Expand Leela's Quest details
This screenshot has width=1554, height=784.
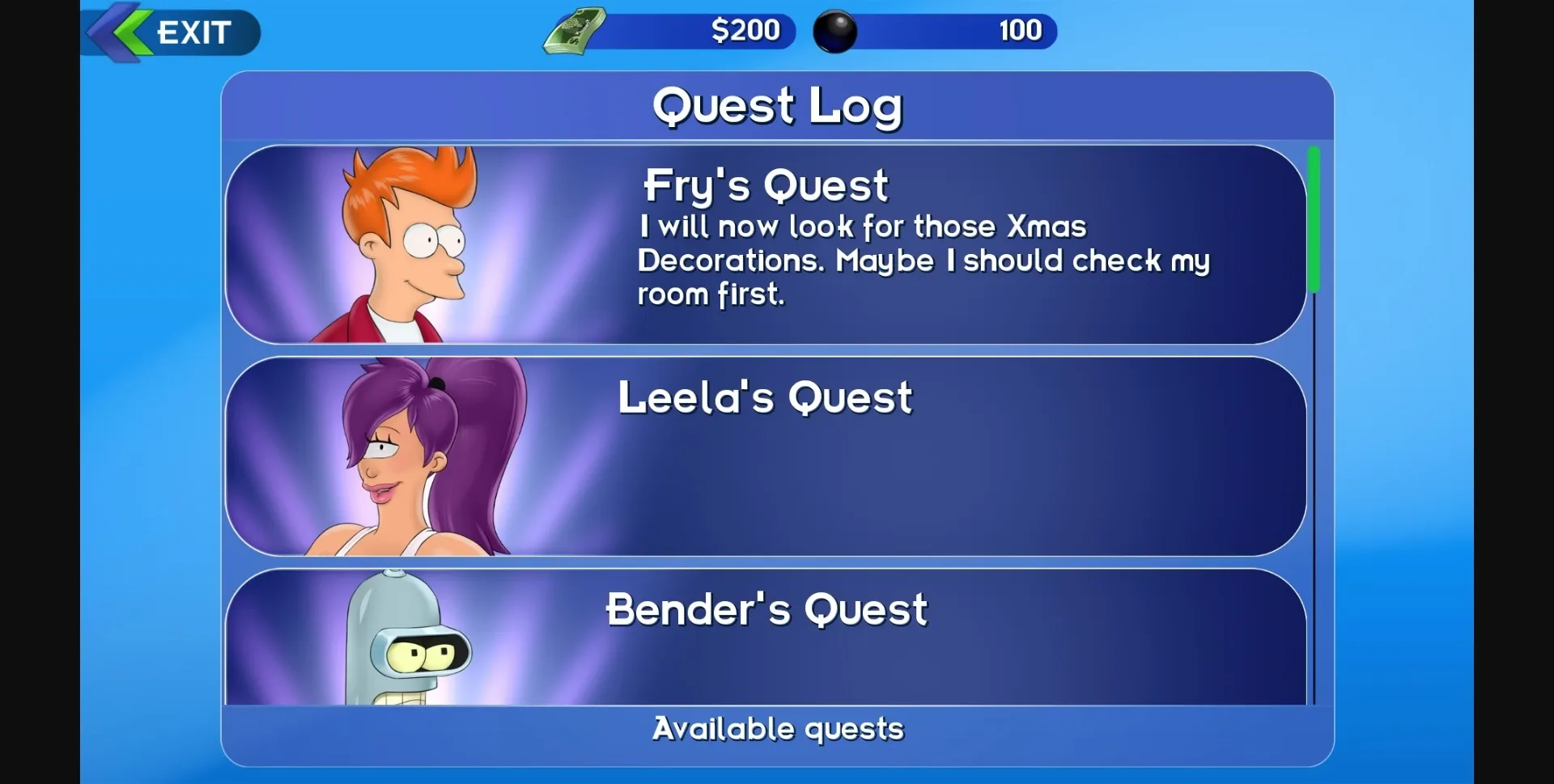pos(765,396)
